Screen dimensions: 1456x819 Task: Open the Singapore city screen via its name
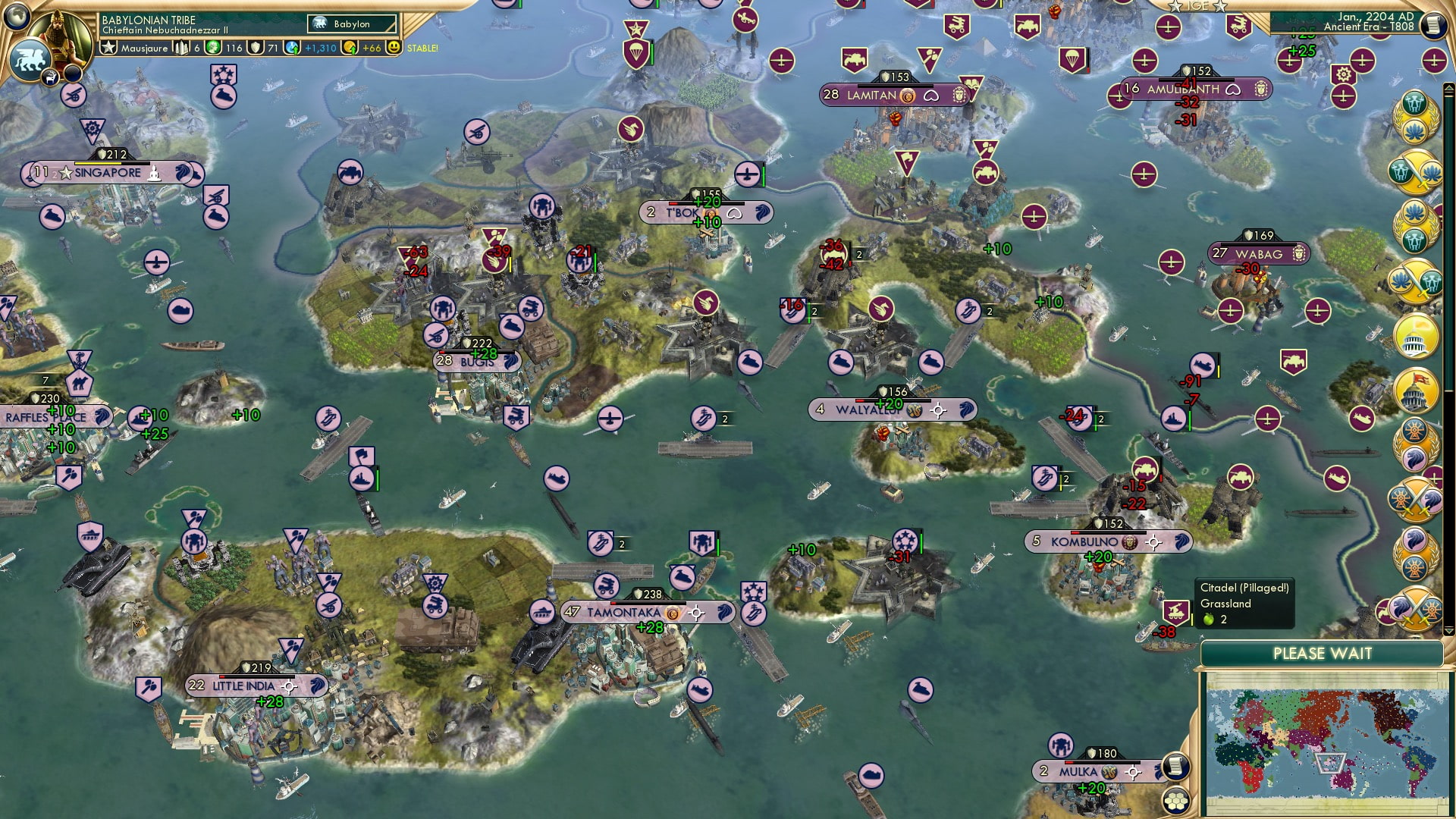point(106,173)
